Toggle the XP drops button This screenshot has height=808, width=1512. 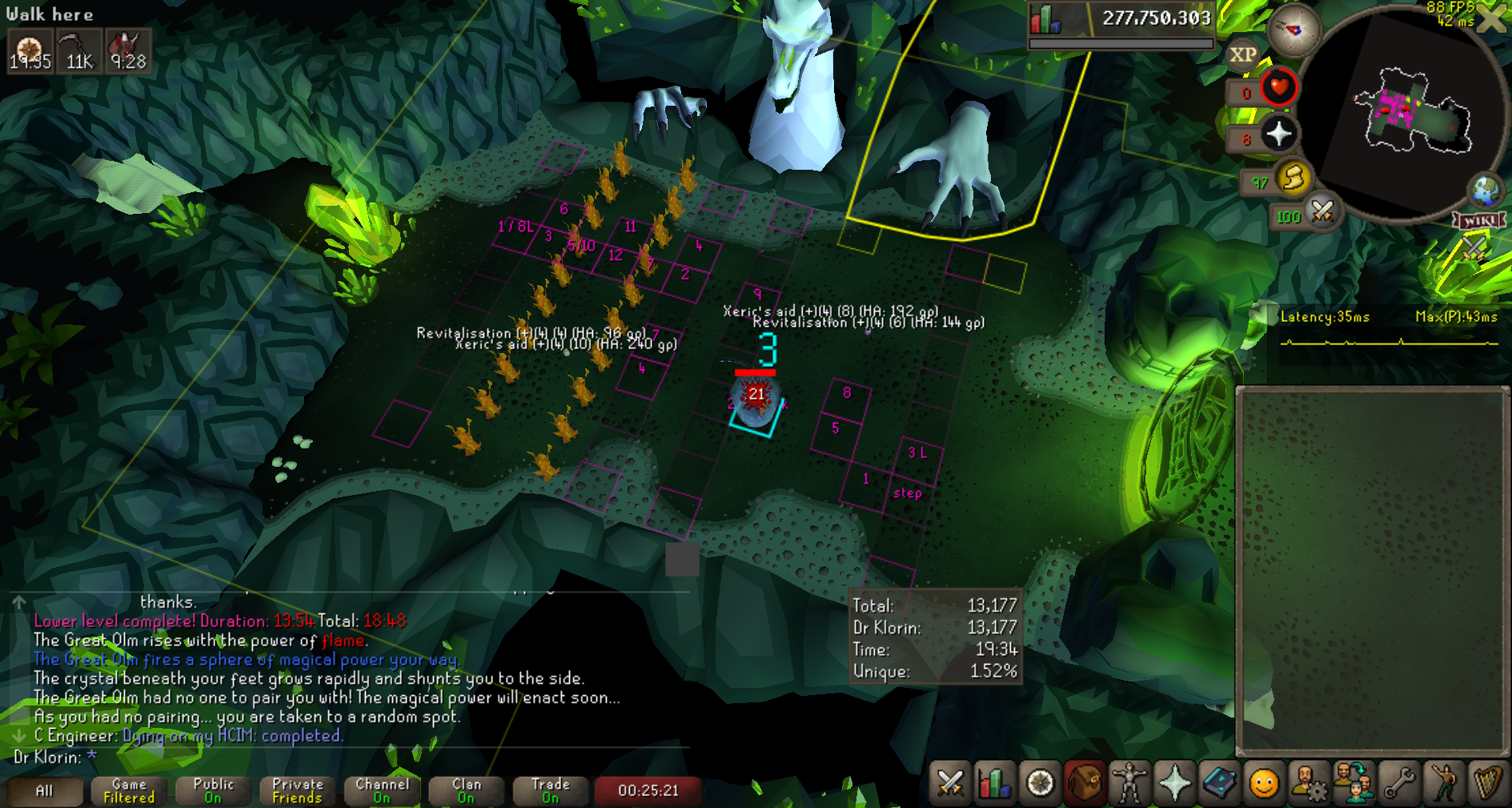pos(1242,54)
